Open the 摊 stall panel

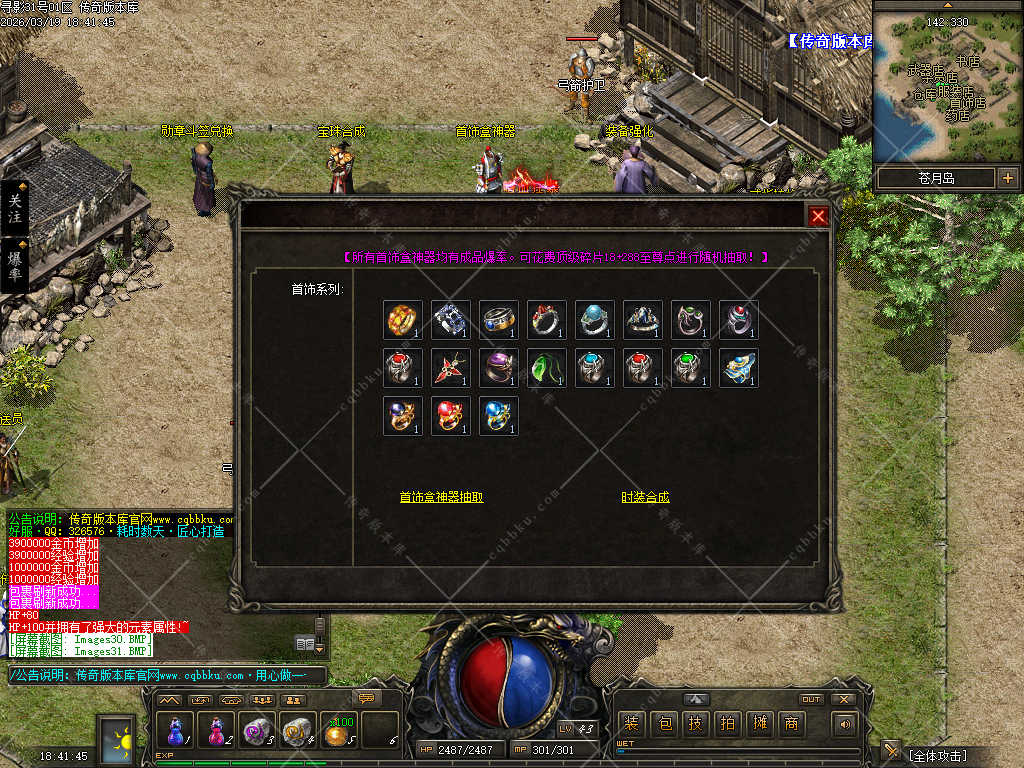[x=759, y=724]
